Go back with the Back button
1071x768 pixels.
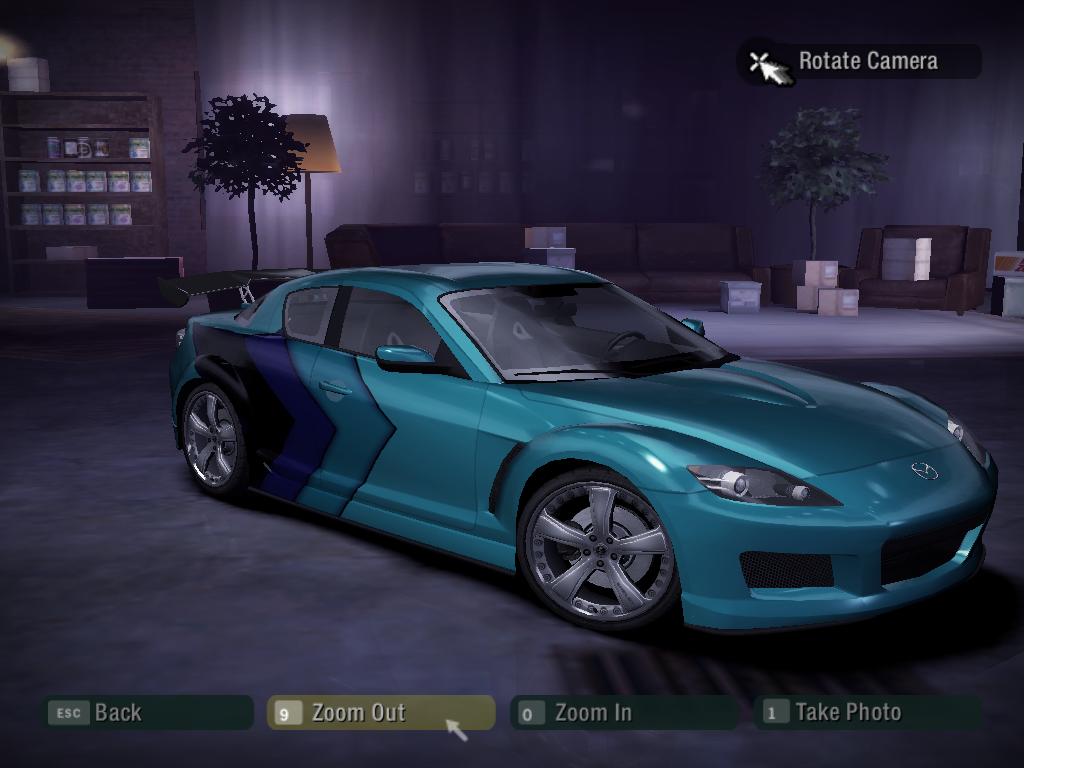(x=146, y=713)
